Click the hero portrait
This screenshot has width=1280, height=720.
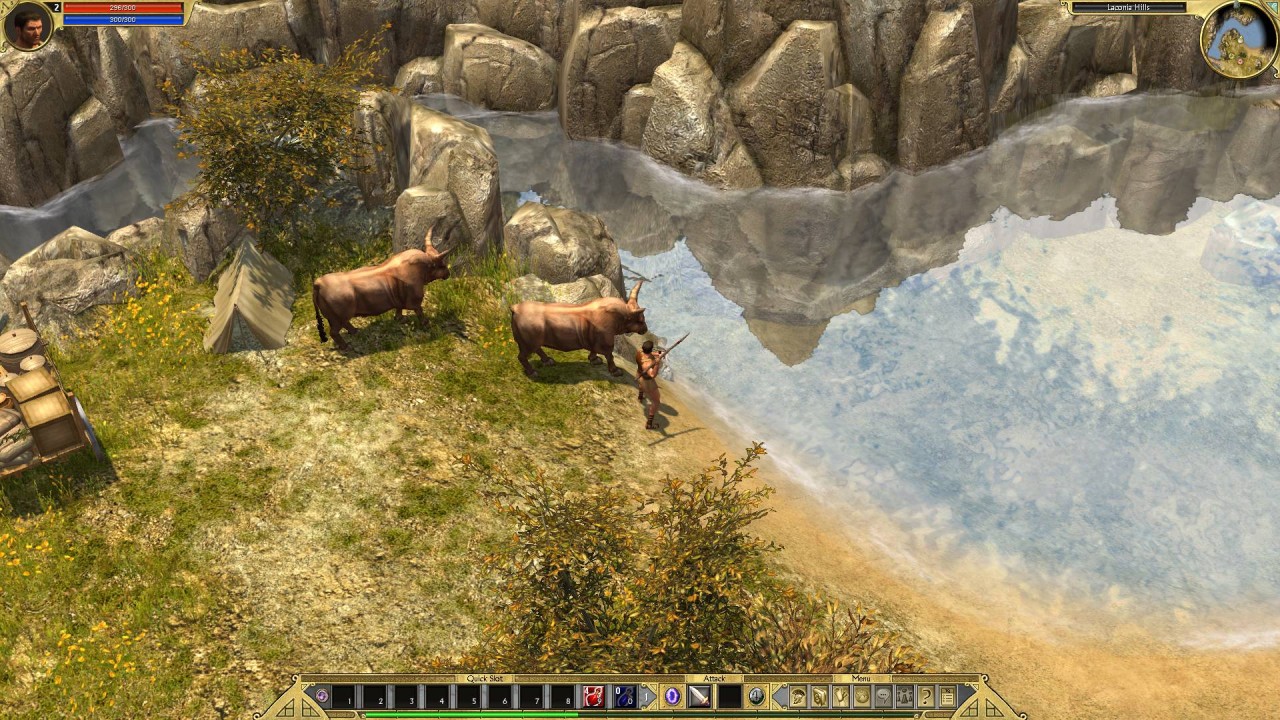[x=27, y=27]
